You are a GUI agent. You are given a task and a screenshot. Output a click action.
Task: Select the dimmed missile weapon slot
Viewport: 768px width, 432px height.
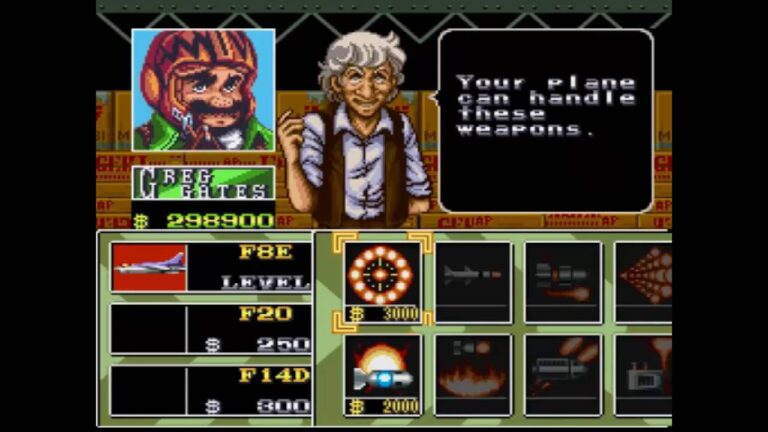click(x=471, y=280)
